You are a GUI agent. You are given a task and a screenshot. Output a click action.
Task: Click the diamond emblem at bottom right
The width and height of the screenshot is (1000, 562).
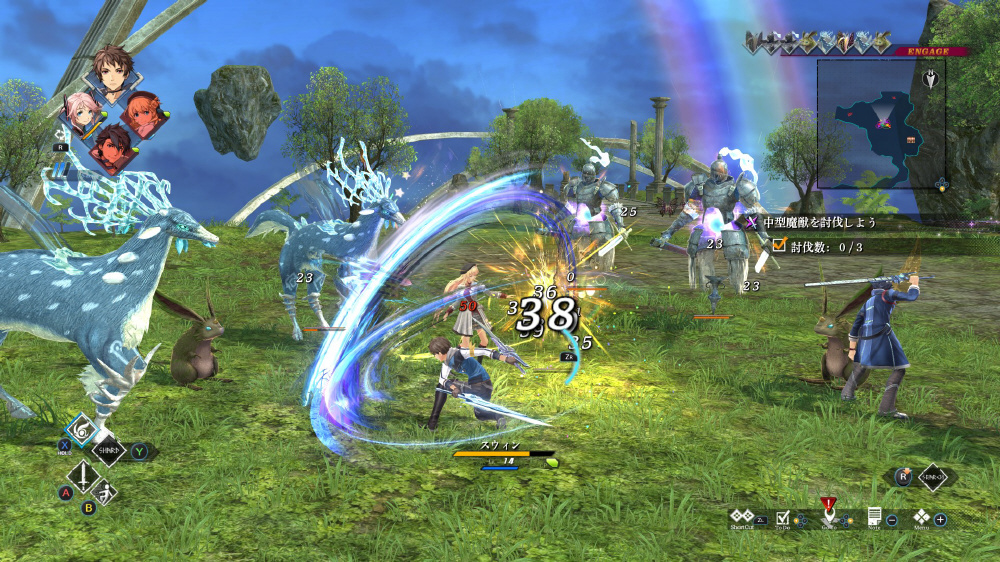click(932, 477)
